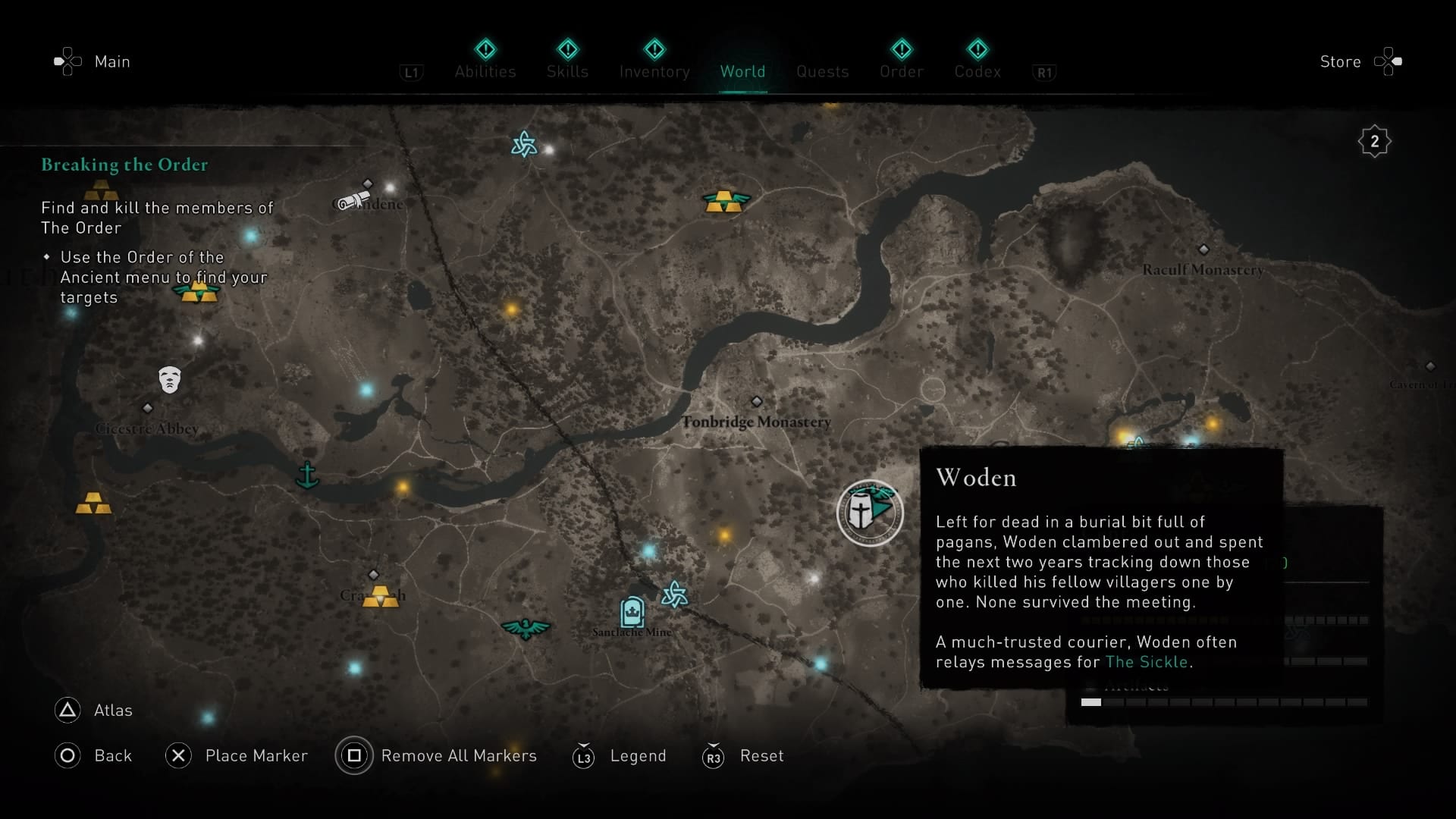
Task: Select the Woden Order target icon on the map
Action: click(870, 513)
